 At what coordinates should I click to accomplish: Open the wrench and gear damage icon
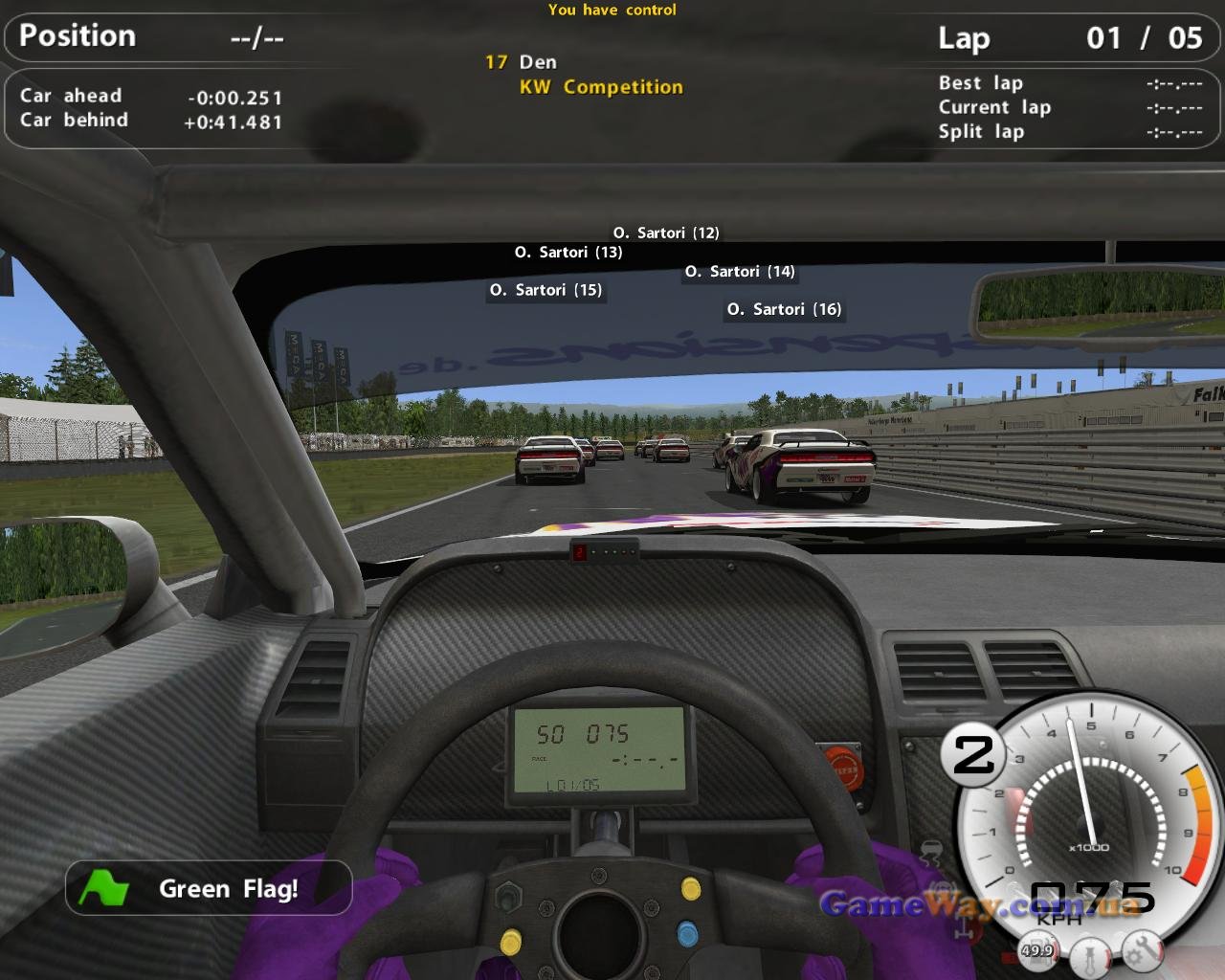[x=1141, y=950]
